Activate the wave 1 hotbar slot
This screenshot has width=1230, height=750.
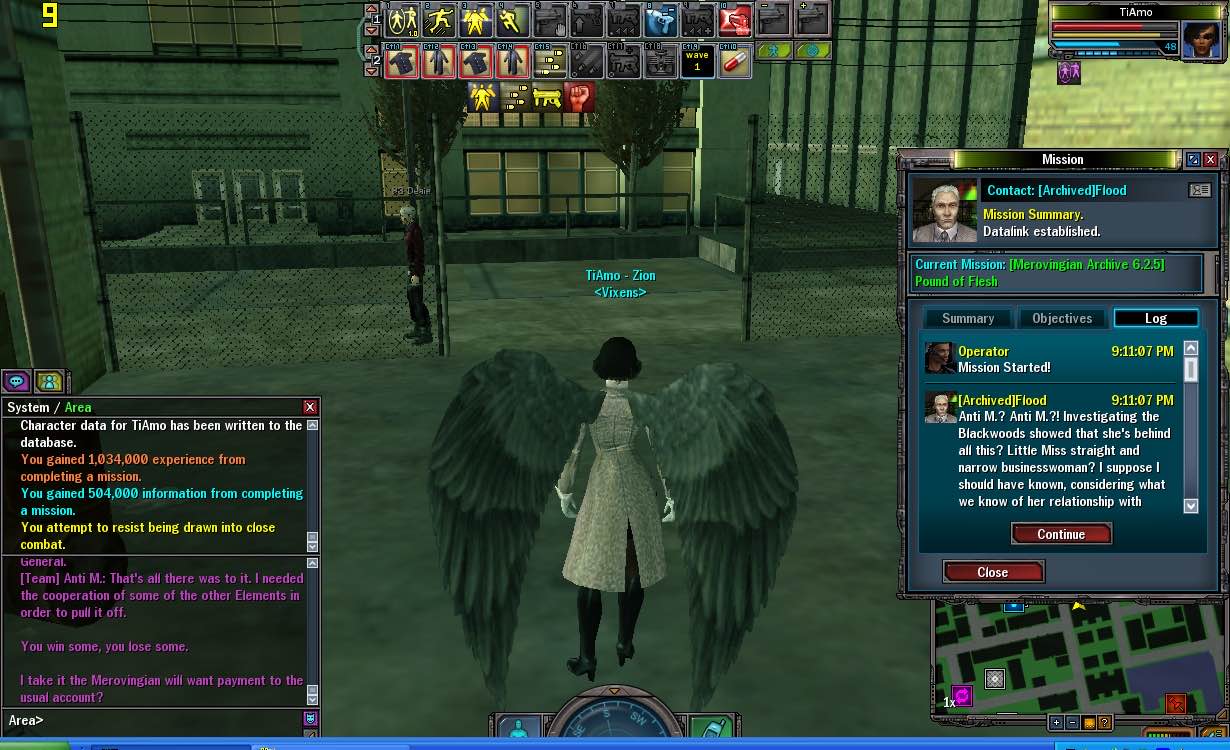[x=697, y=61]
